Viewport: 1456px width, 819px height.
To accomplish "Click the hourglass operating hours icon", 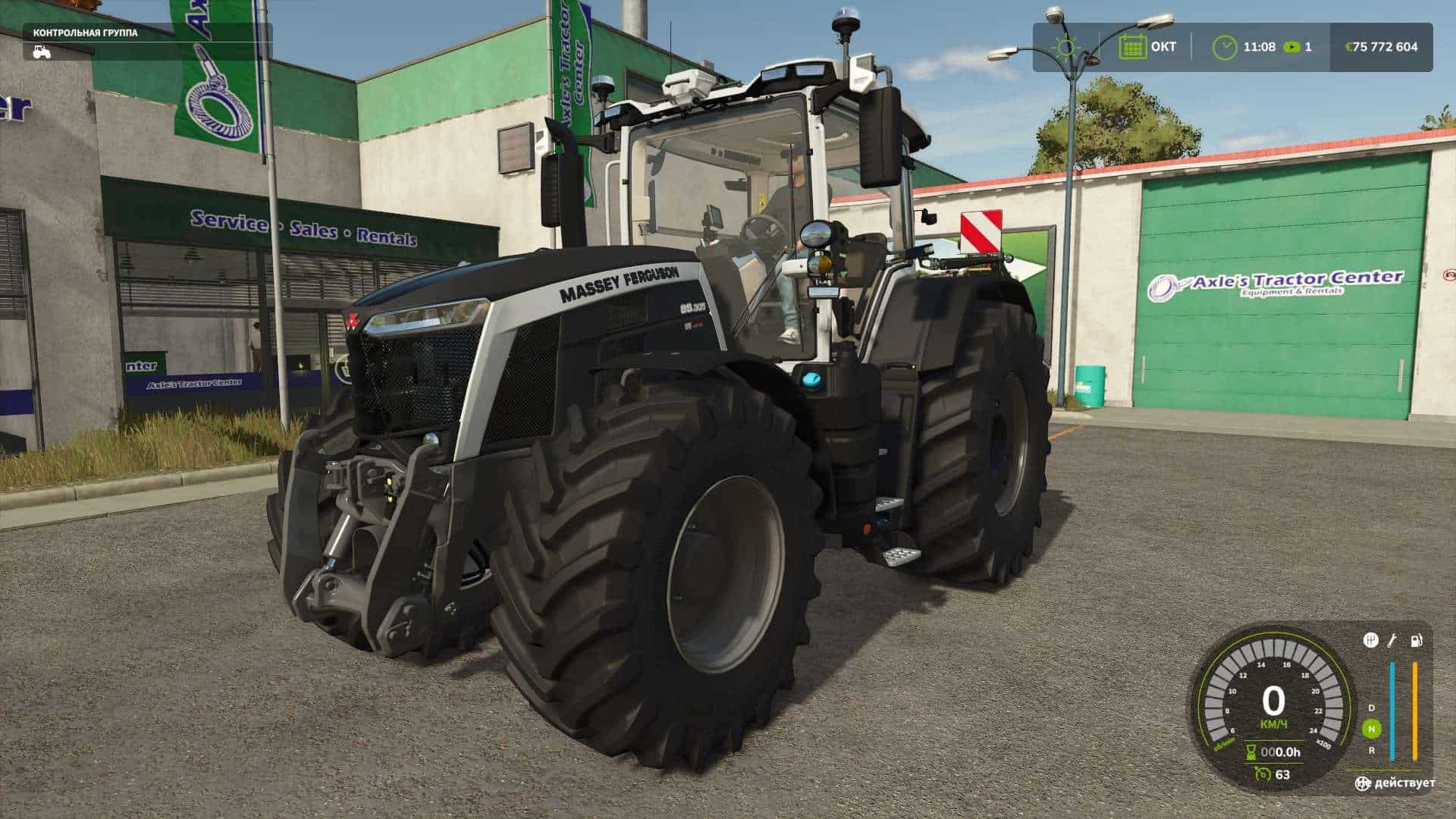I will point(1251,751).
